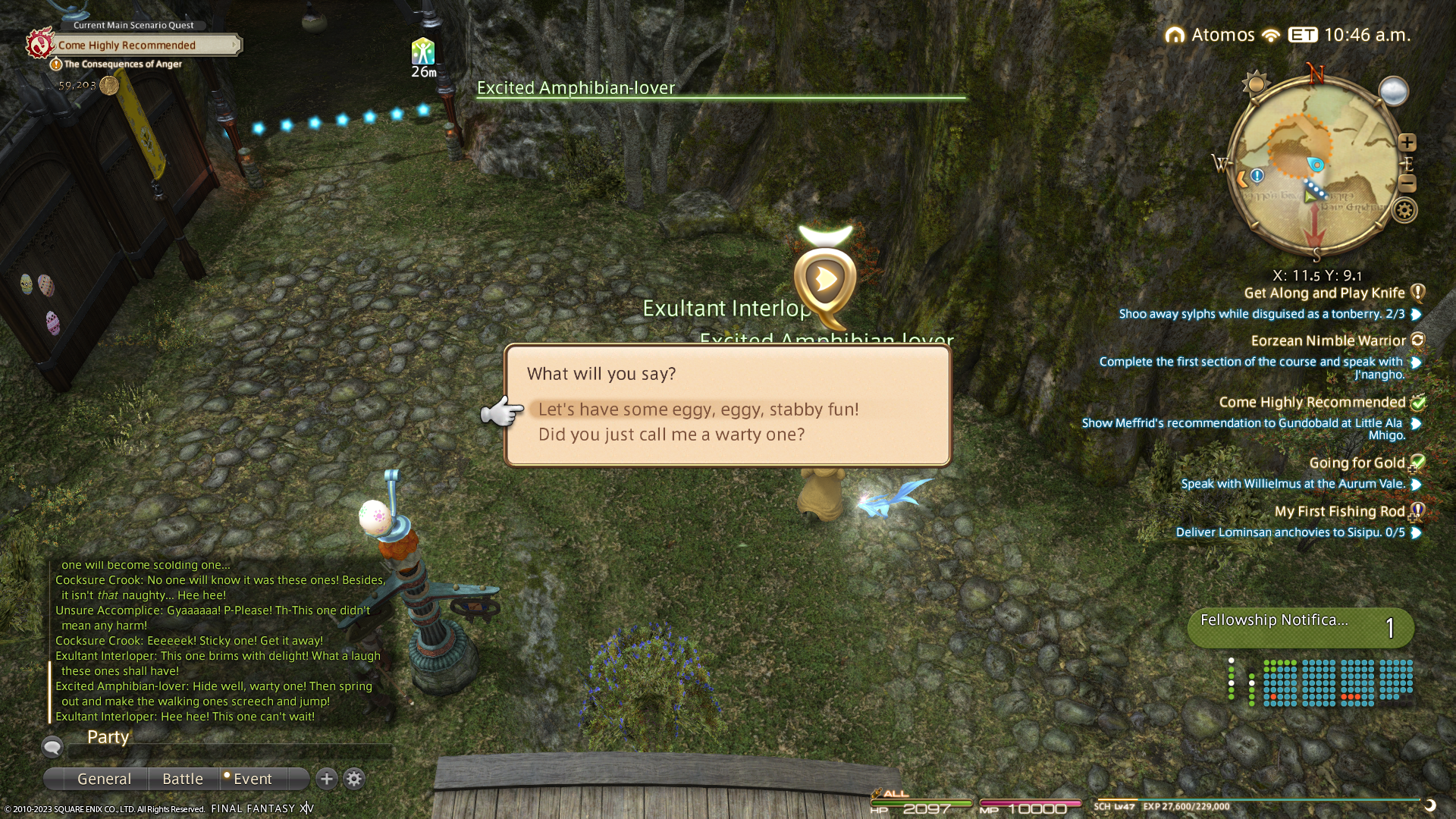The height and width of the screenshot is (819, 1456).
Task: Select The Consequences of Anger quest
Action: 122,64
